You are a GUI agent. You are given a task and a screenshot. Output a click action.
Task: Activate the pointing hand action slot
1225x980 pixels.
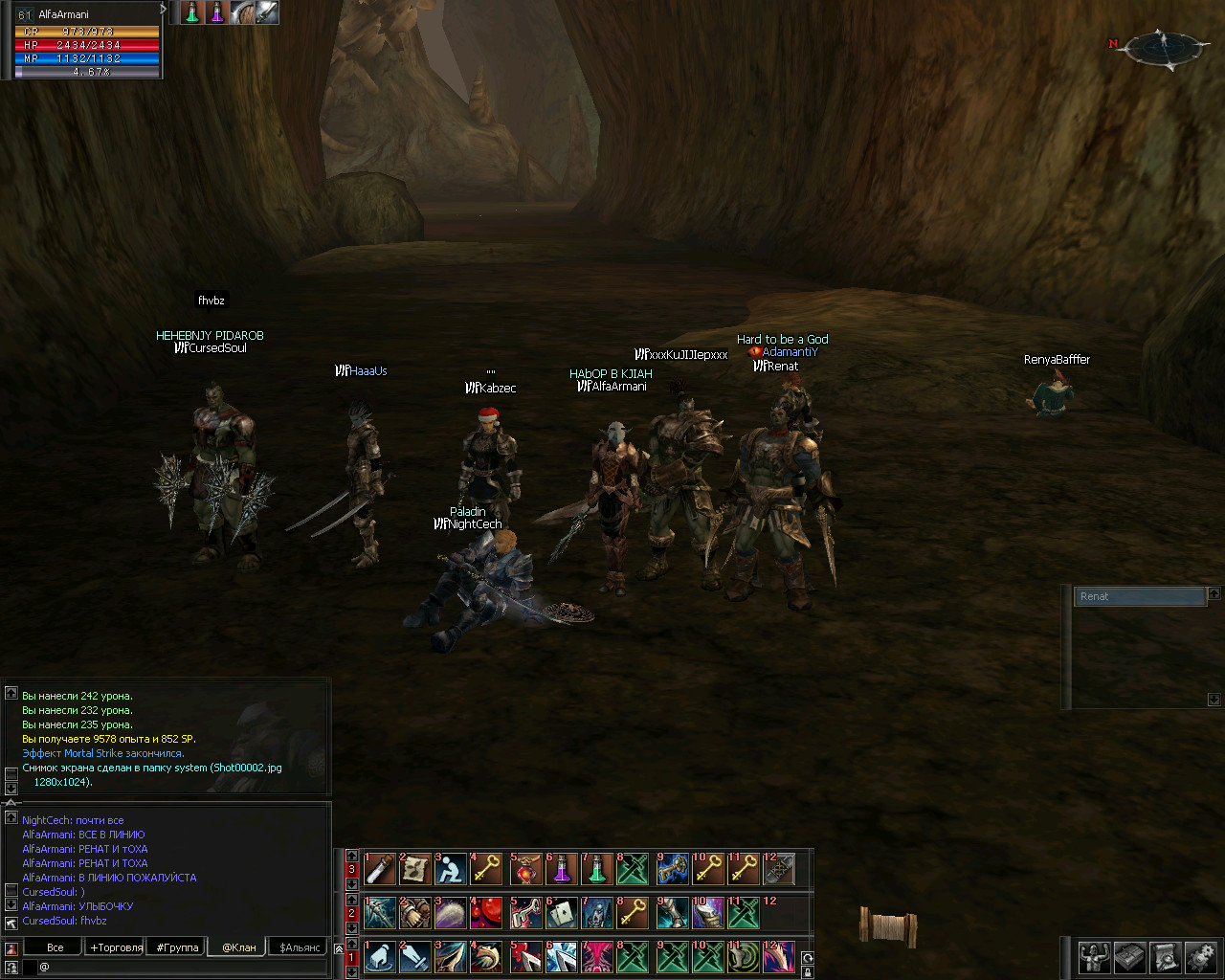point(379,957)
